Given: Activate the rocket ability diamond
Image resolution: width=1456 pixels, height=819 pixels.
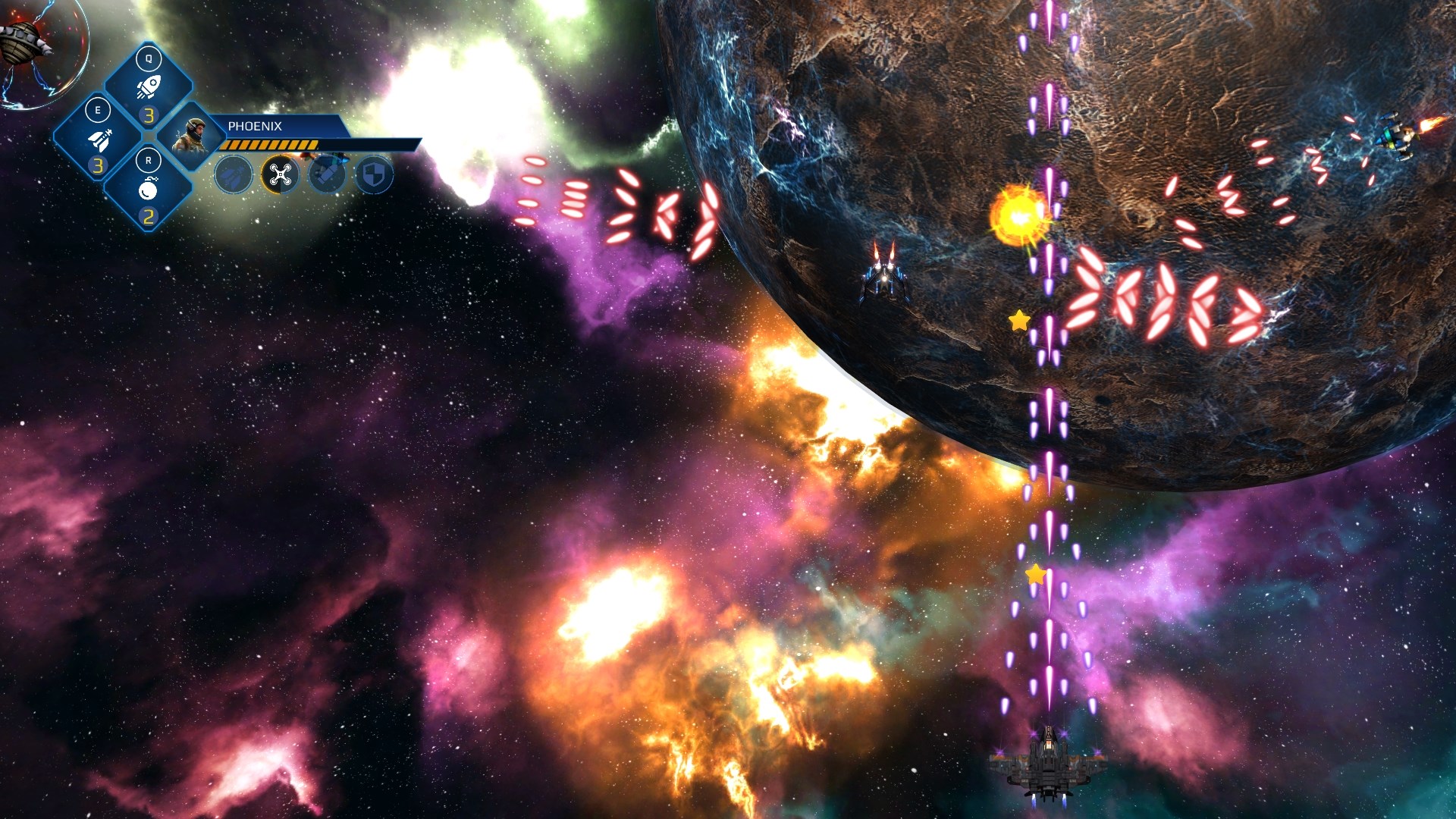Looking at the screenshot, I should point(149,87).
